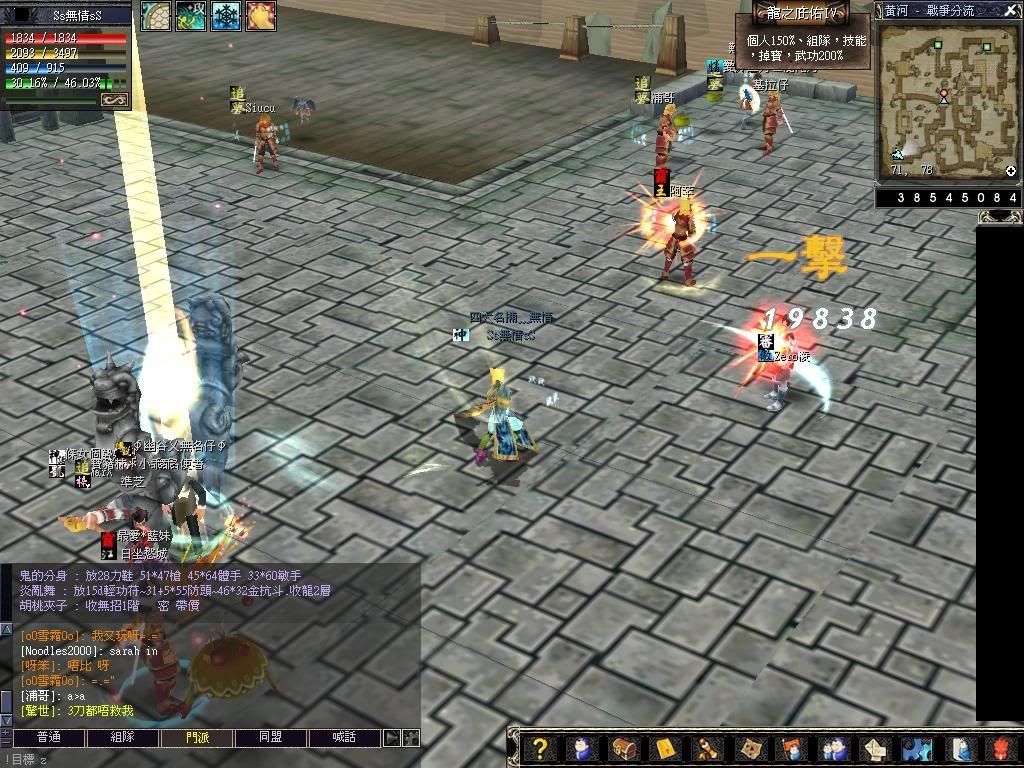1024x768 pixels.
Task: Open the two-person team icon
Action: 832,748
